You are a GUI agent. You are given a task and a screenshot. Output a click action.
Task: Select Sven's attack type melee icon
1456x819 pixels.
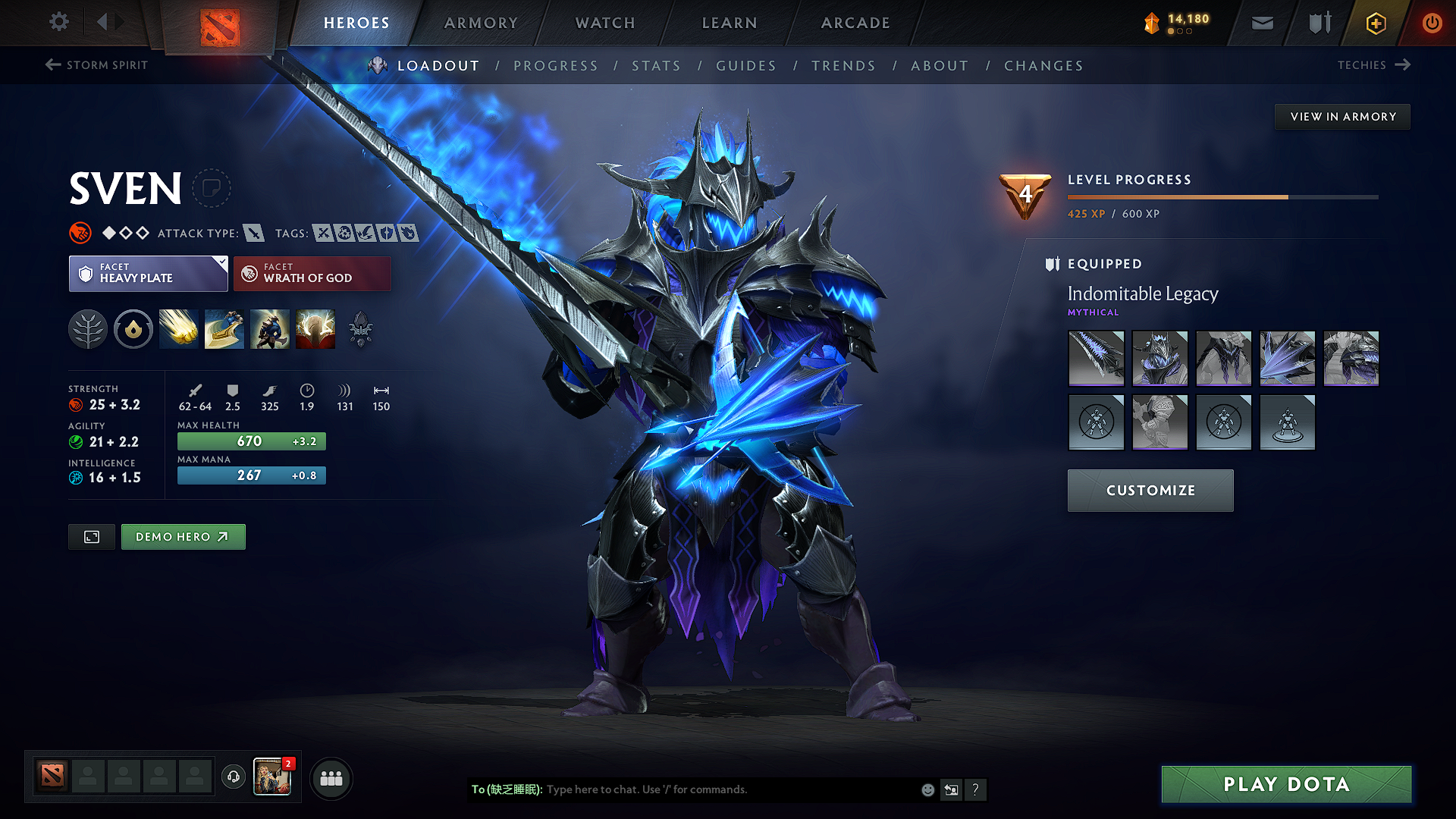point(253,233)
